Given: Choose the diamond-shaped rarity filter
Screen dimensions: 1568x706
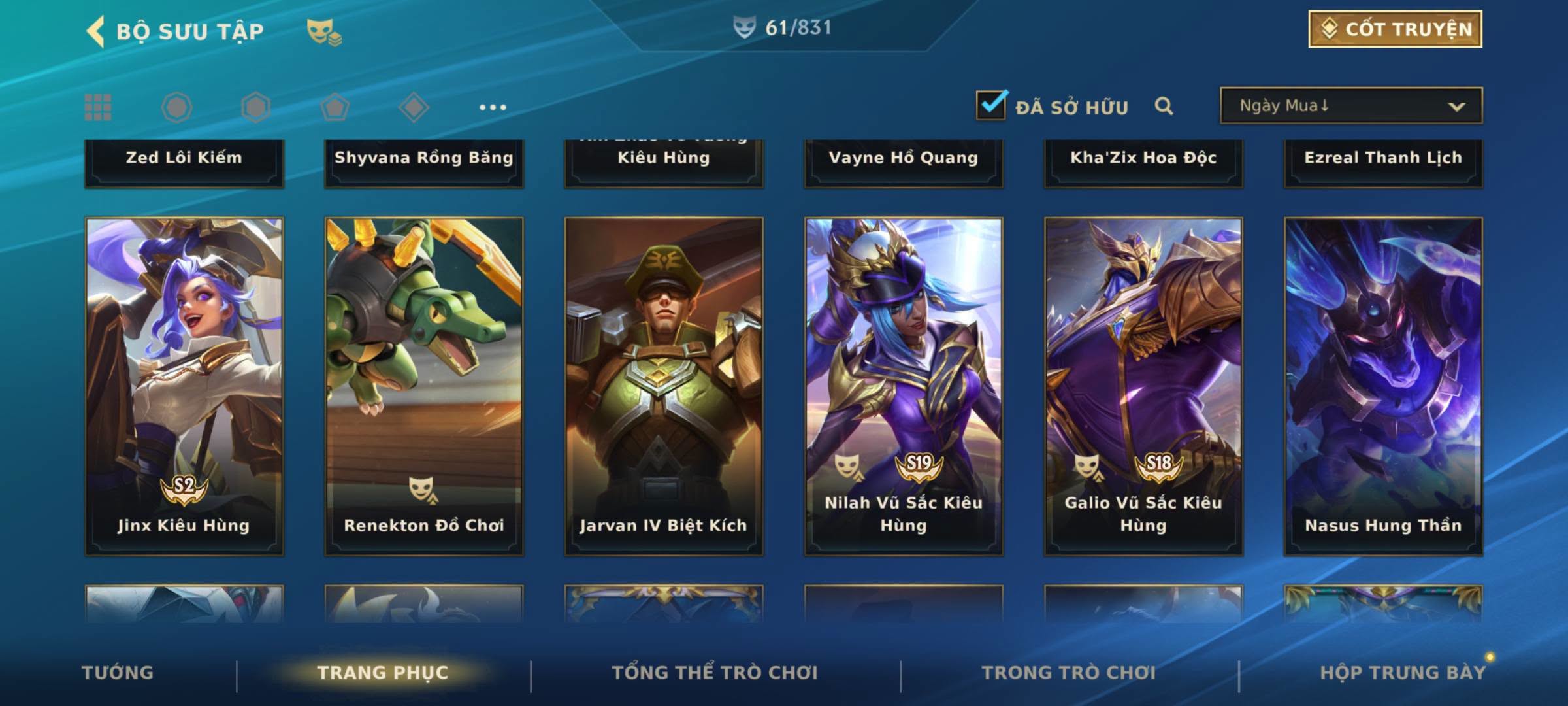Looking at the screenshot, I should point(414,107).
